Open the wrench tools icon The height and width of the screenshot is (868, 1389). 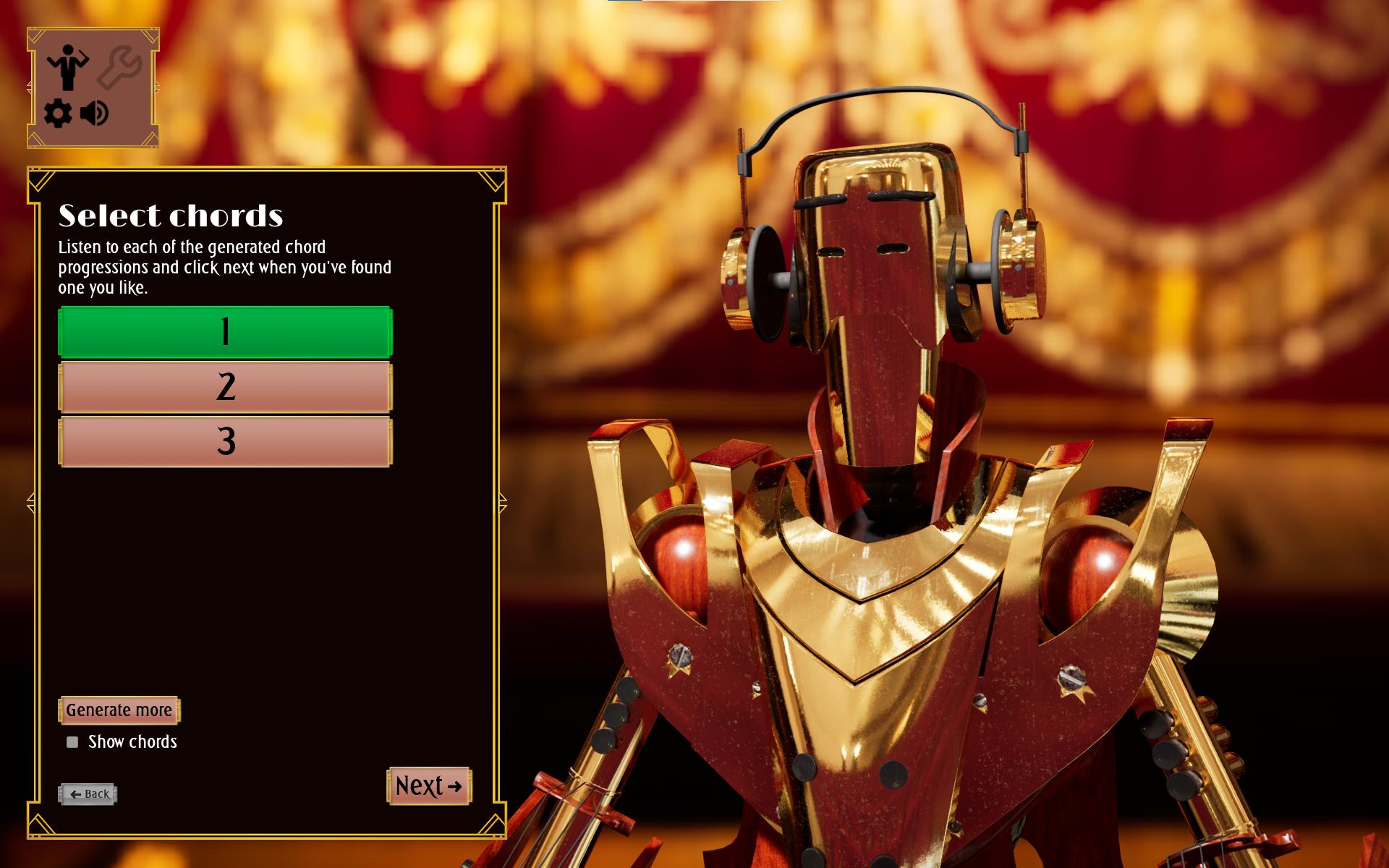click(x=120, y=67)
